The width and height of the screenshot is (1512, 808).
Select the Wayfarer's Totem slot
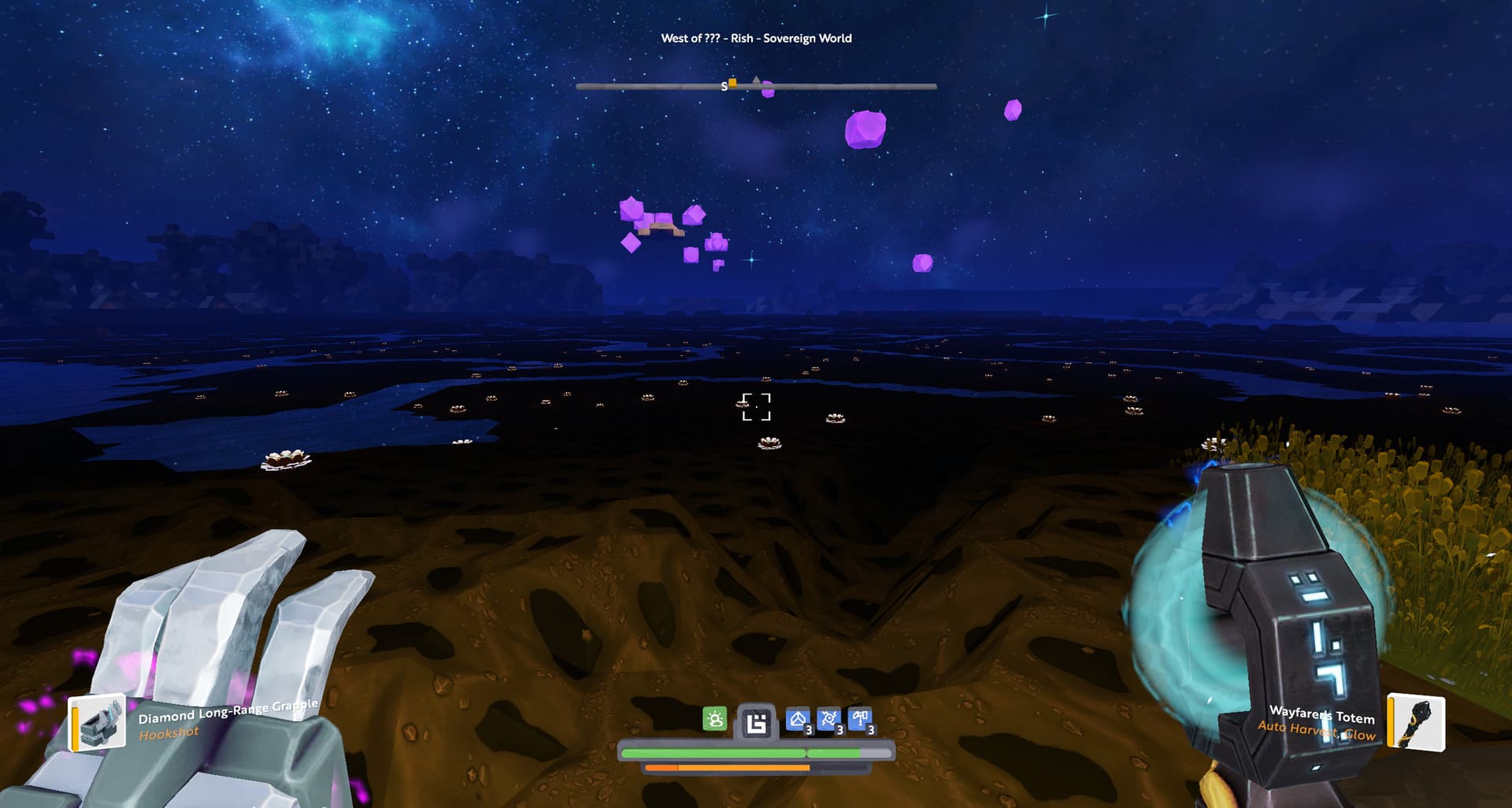(1415, 721)
